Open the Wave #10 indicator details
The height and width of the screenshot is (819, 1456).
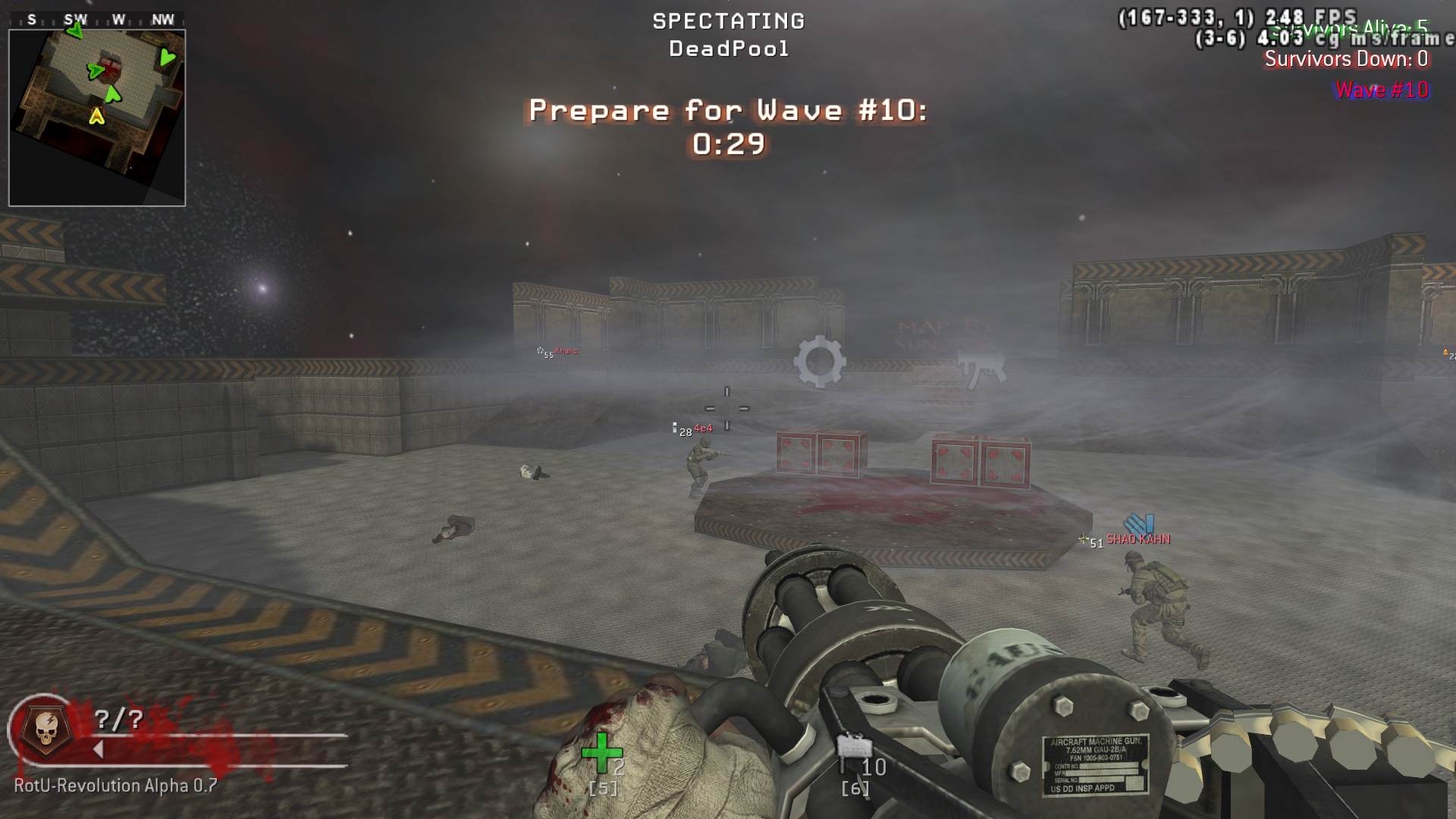pos(1382,89)
